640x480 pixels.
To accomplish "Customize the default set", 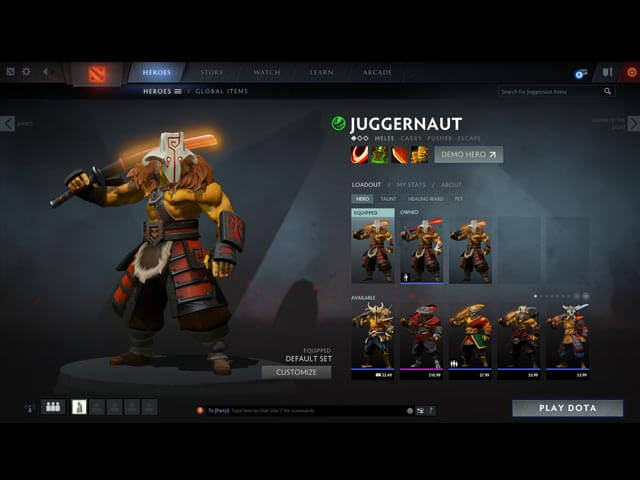I will point(296,372).
